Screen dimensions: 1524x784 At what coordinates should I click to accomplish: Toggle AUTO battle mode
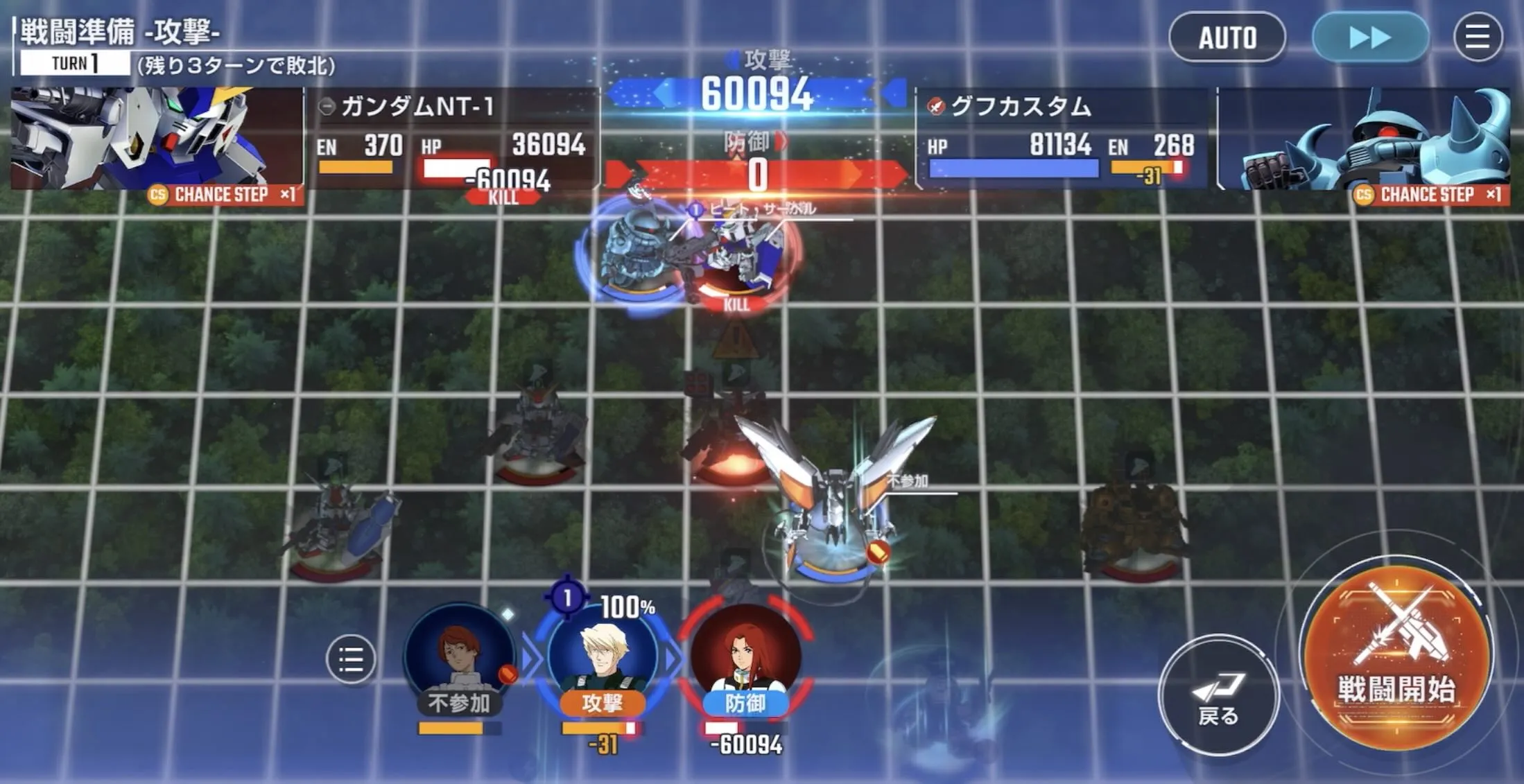[x=1227, y=38]
